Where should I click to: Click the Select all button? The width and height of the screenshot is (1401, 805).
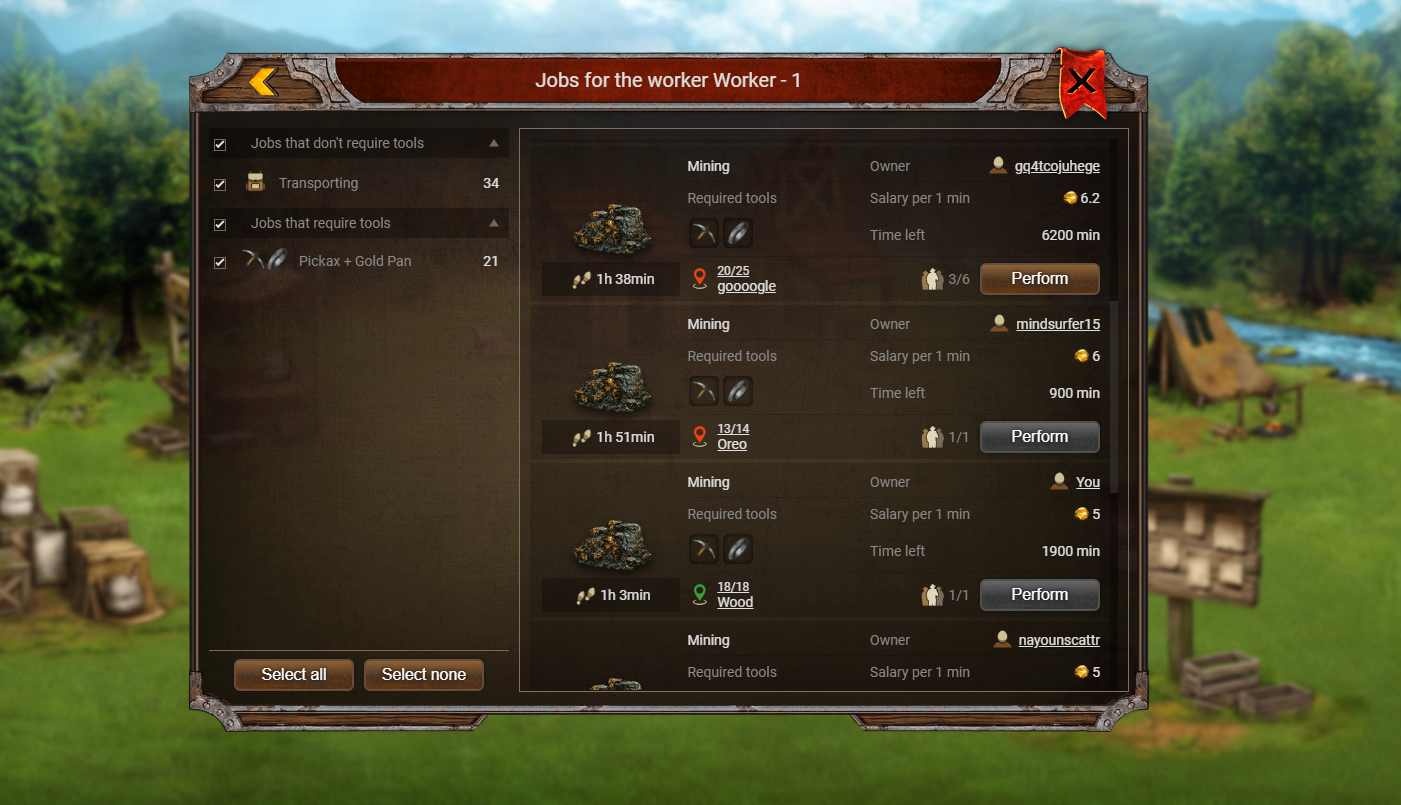click(294, 674)
